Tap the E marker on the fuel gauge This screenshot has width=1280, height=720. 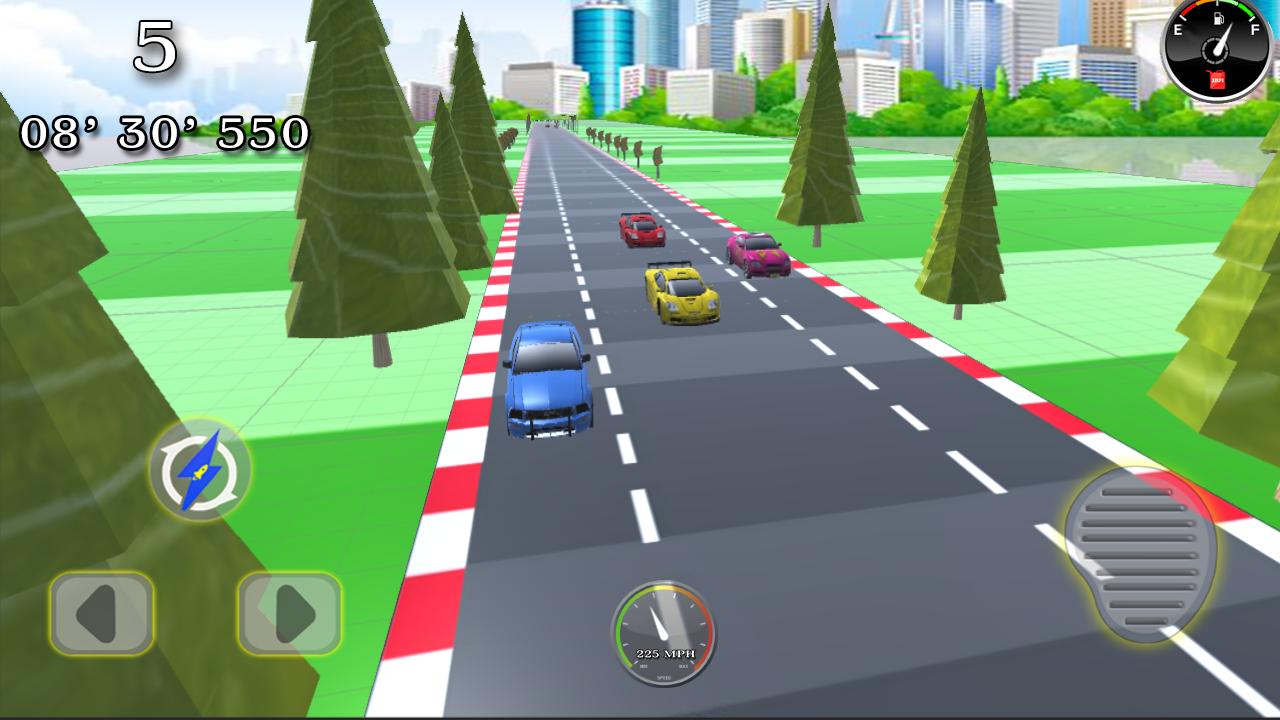[1178, 29]
